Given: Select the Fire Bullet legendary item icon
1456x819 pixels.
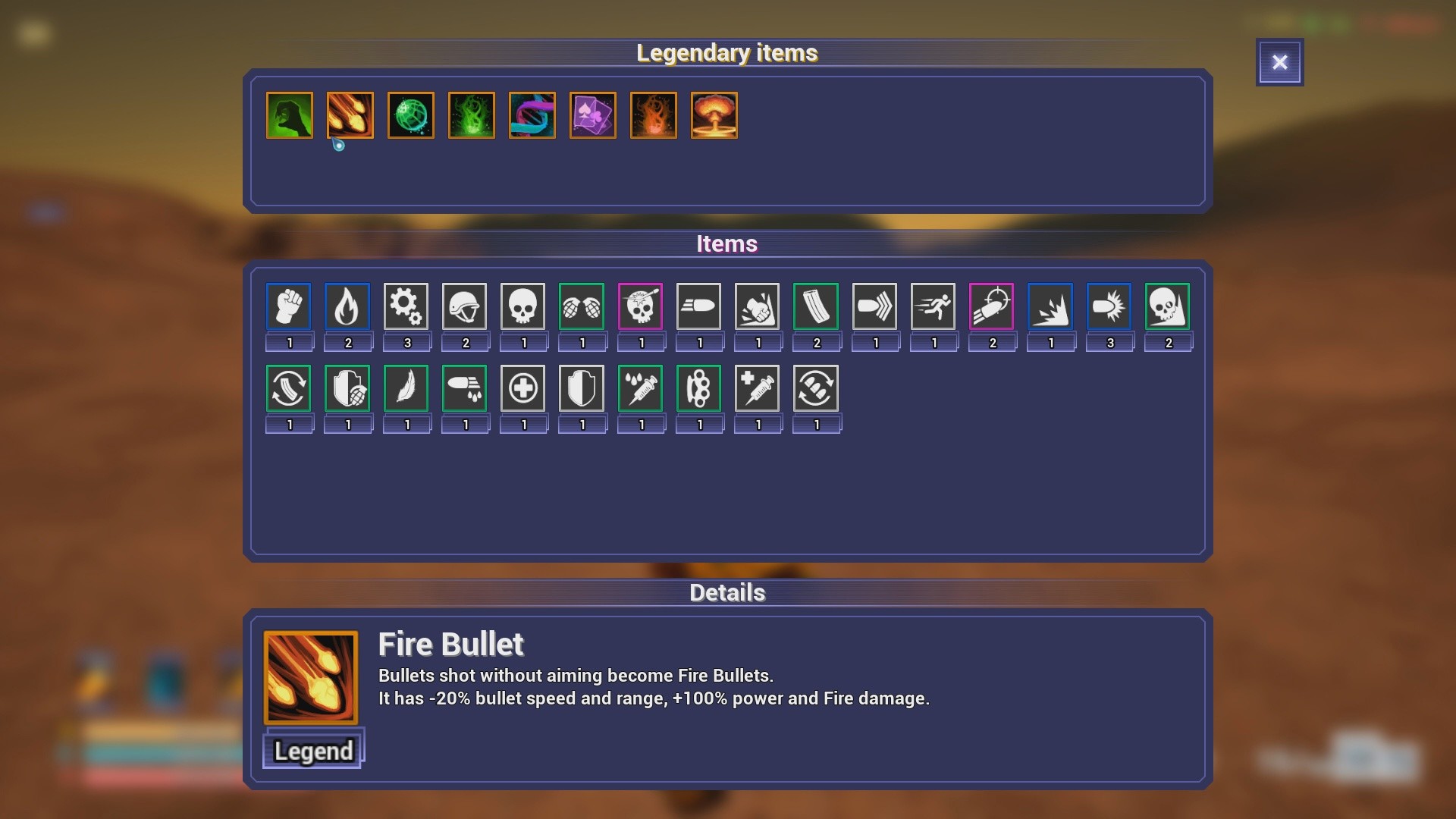Looking at the screenshot, I should [350, 115].
